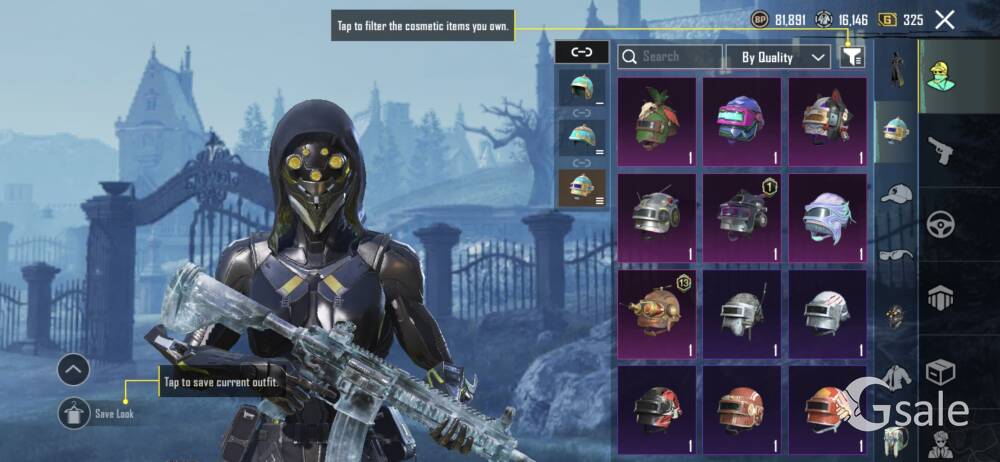Switch to the stacked-layers category tab
The height and width of the screenshot is (462, 1000).
[x=941, y=297]
